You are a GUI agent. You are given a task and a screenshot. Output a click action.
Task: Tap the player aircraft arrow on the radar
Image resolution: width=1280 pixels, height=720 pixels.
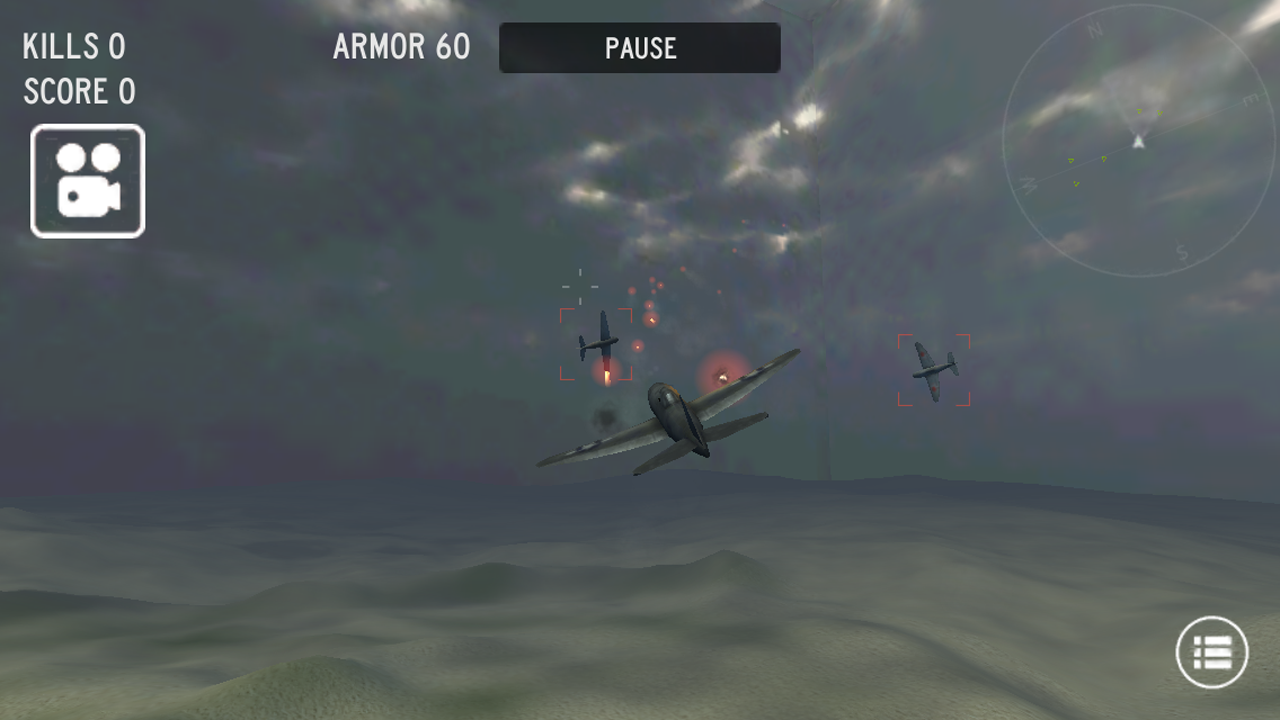click(x=1137, y=142)
